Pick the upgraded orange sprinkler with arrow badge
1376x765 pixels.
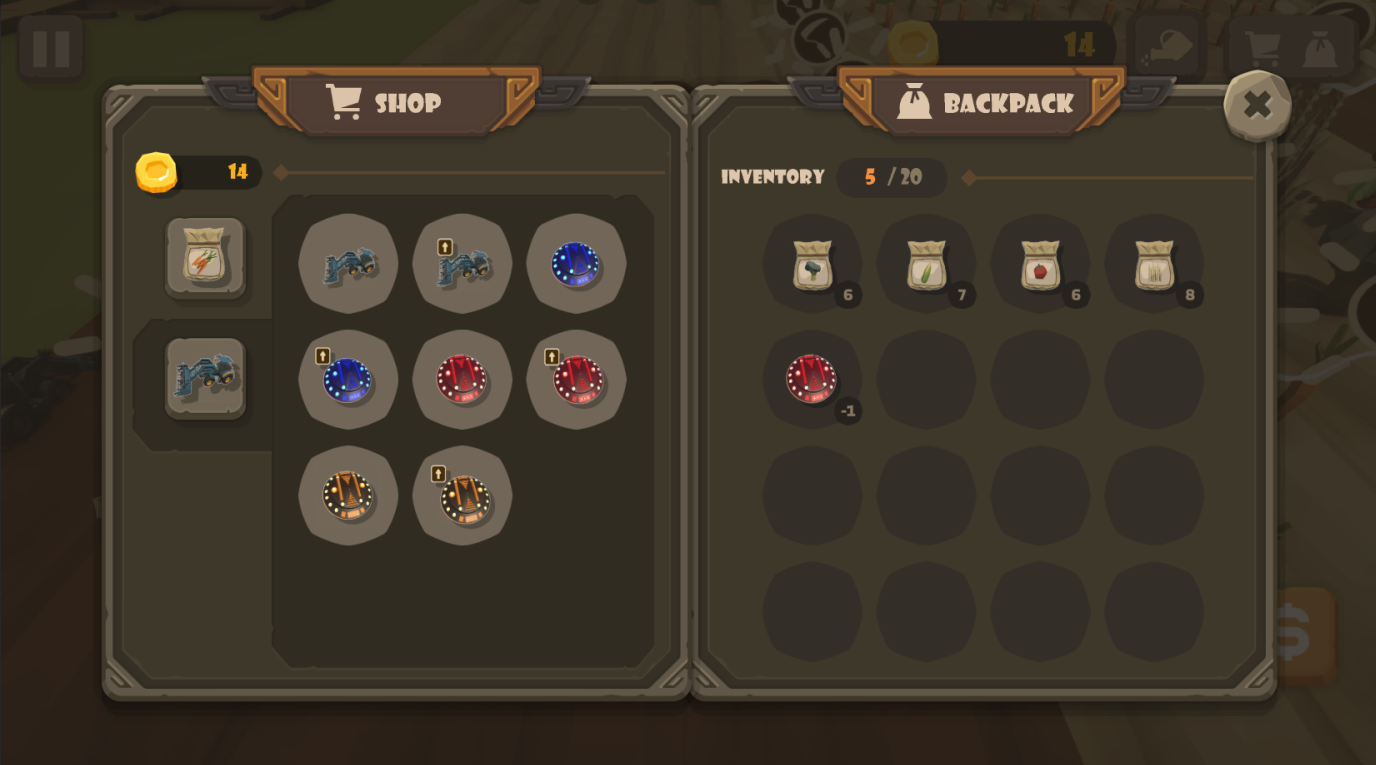click(462, 497)
